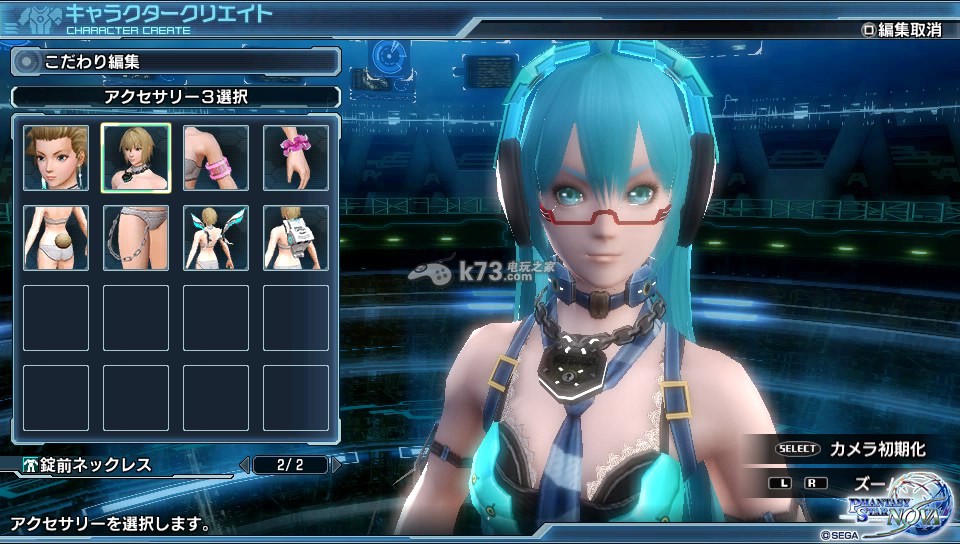Screen dimensions: 960x544
Task: Cancel editing with 編集取消
Action: [902, 30]
